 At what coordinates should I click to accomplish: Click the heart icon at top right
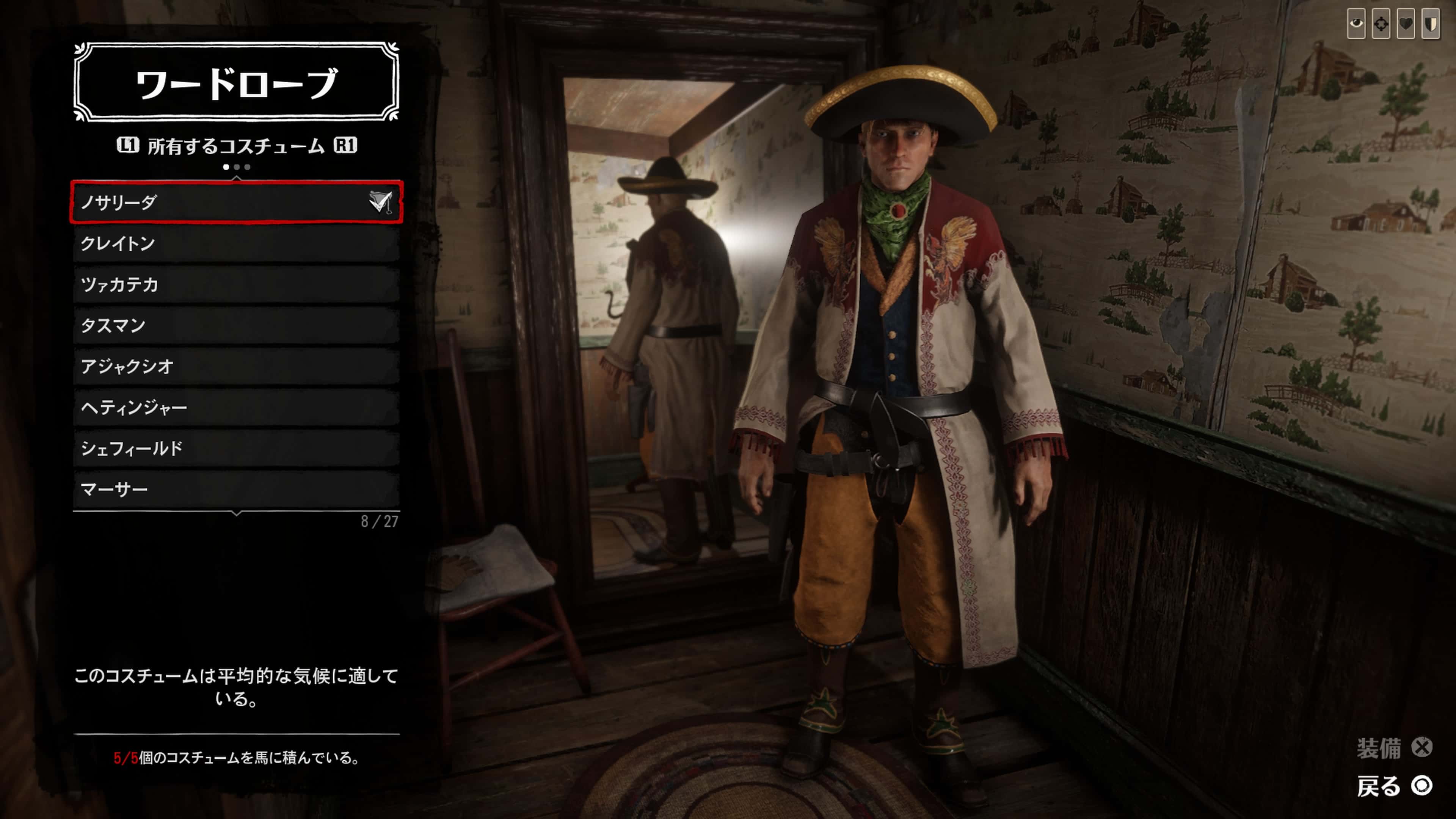point(1406,24)
